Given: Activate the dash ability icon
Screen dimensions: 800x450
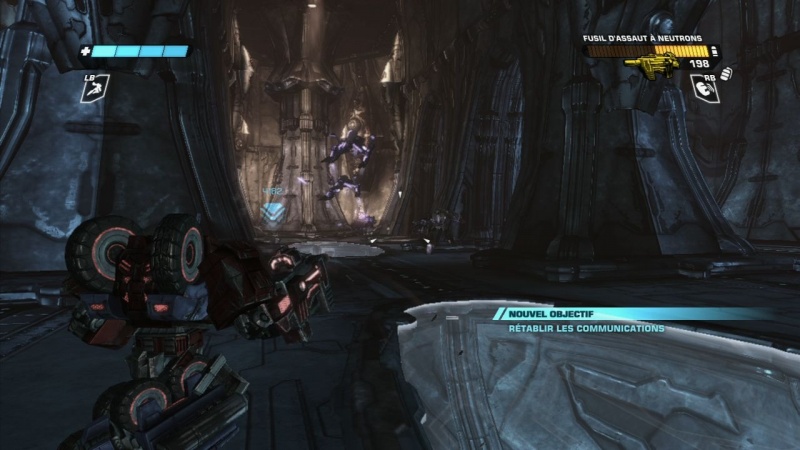Looking at the screenshot, I should coord(93,91).
